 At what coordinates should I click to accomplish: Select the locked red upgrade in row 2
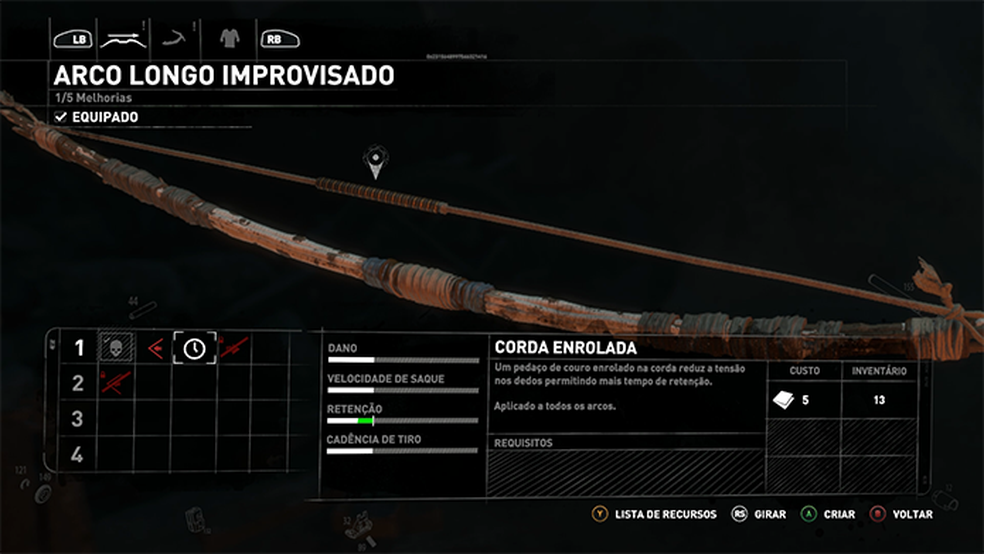point(115,382)
